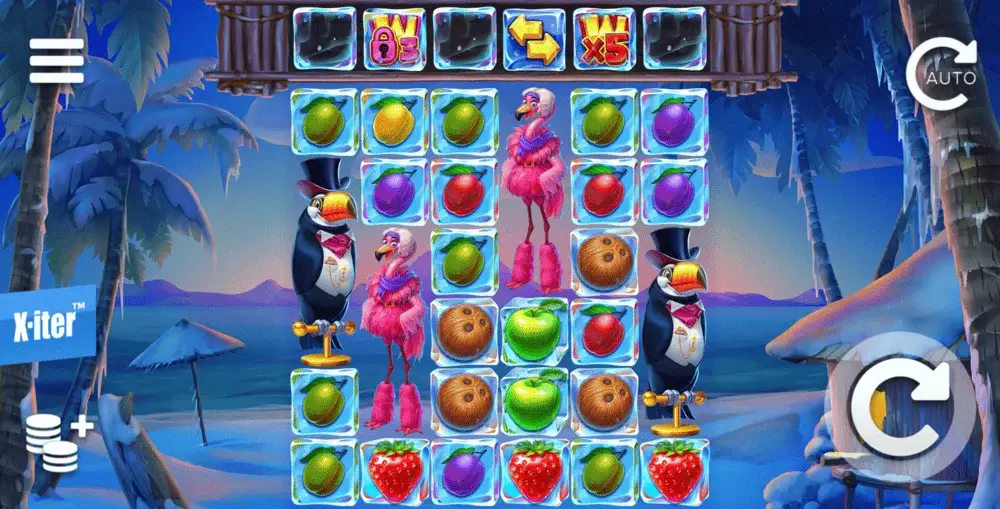This screenshot has height=509, width=1000.
Task: Activate the AUTO spin button
Action: [940, 71]
